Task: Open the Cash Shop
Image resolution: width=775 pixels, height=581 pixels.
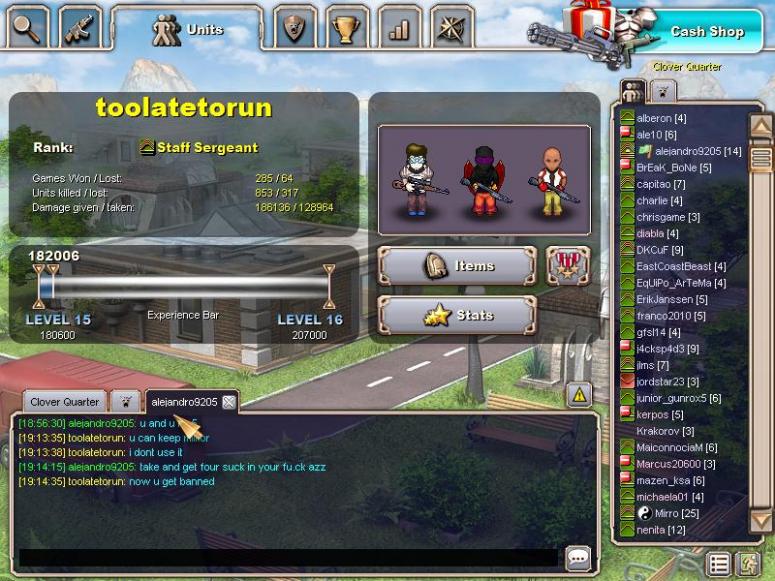Action: (706, 31)
